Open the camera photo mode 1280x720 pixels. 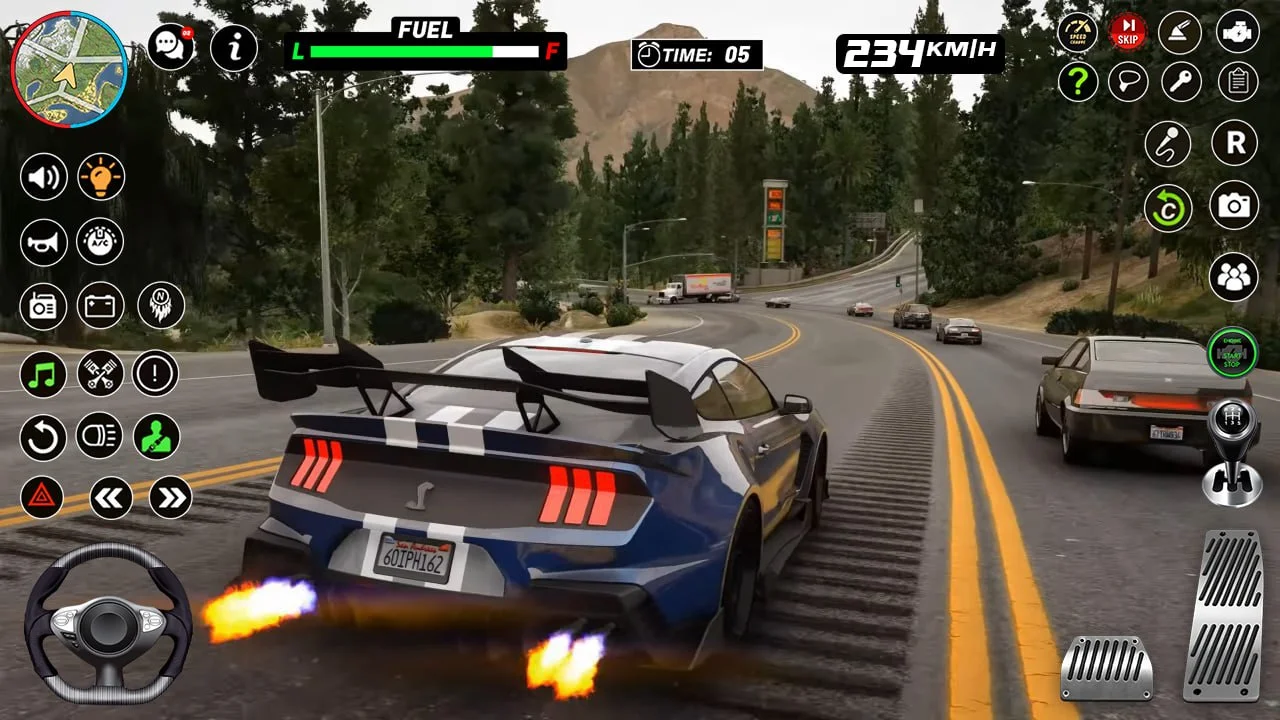click(1233, 208)
